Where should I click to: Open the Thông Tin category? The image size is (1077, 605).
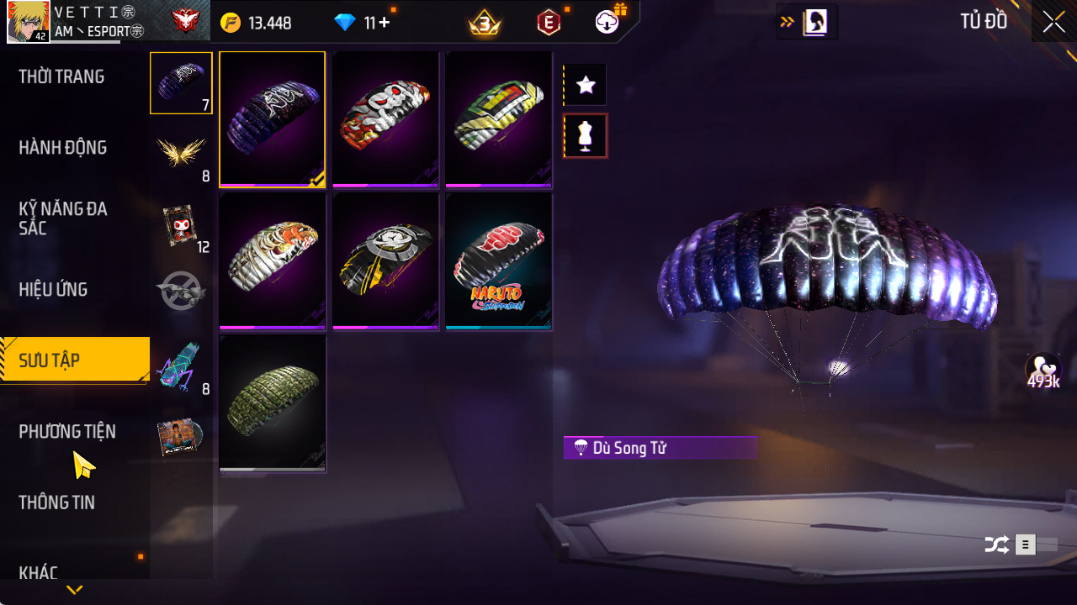(57, 503)
